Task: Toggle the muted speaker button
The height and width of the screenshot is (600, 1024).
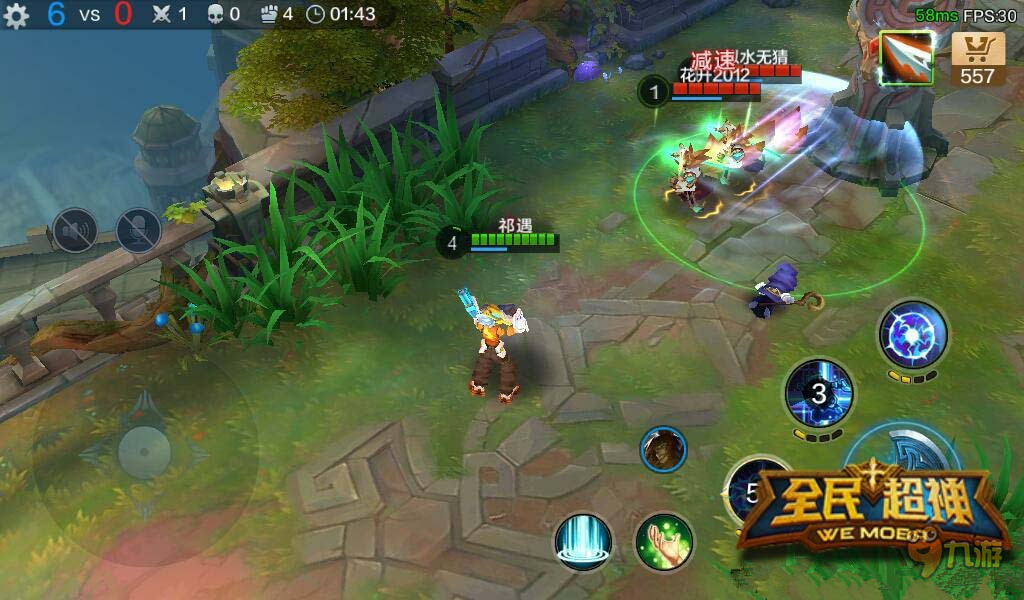Action: (74, 231)
